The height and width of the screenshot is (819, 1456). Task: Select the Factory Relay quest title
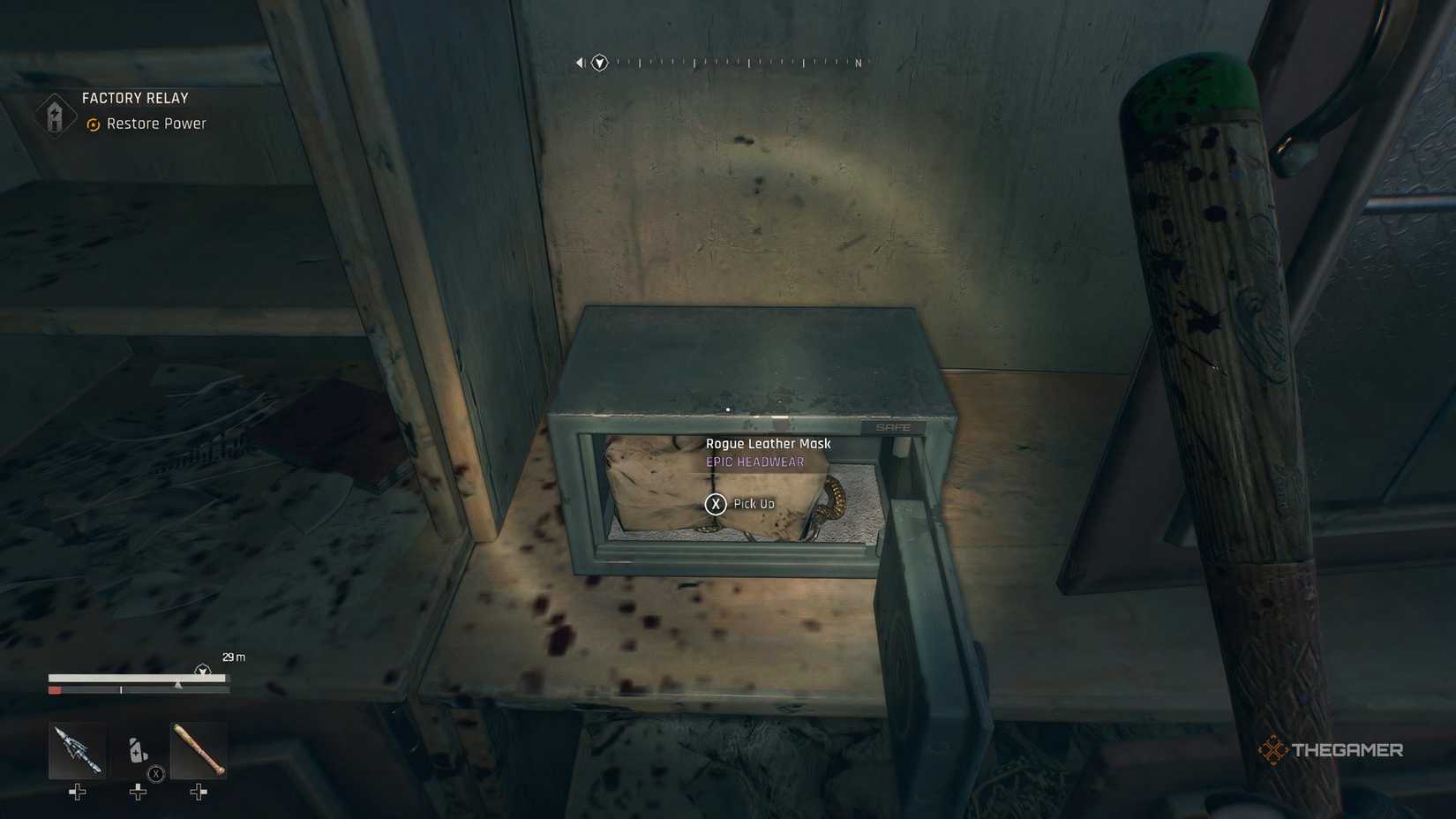134,97
